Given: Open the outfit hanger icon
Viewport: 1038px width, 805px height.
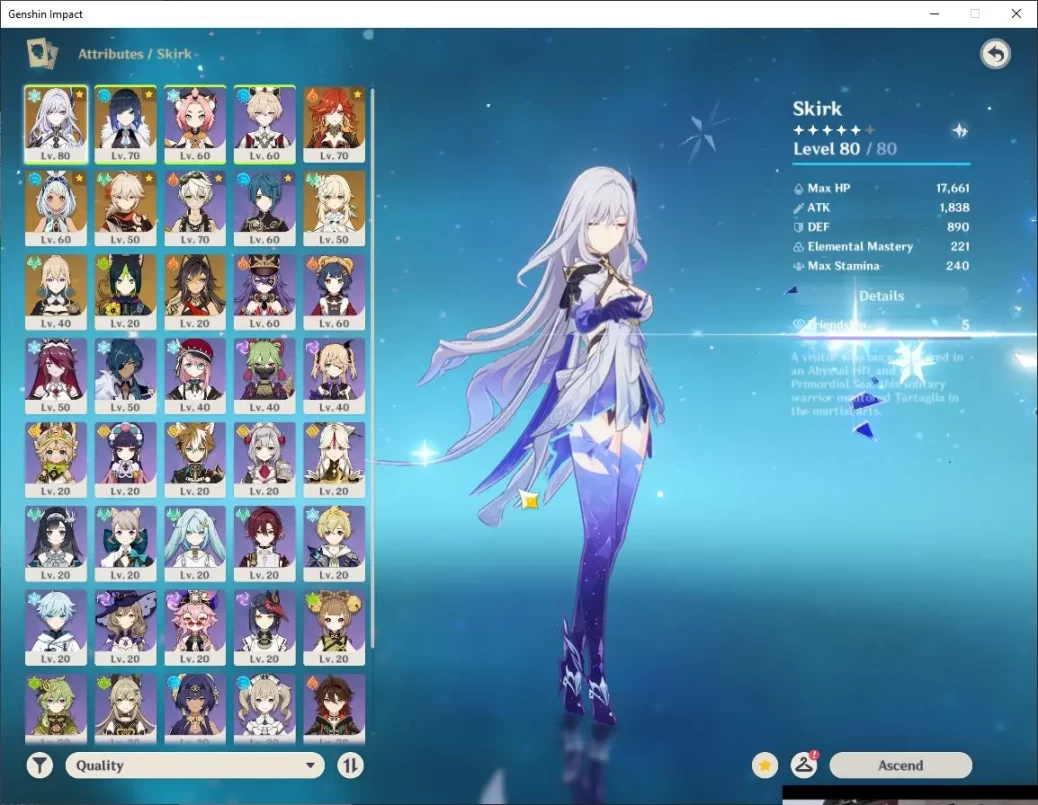Looking at the screenshot, I should coord(804,765).
